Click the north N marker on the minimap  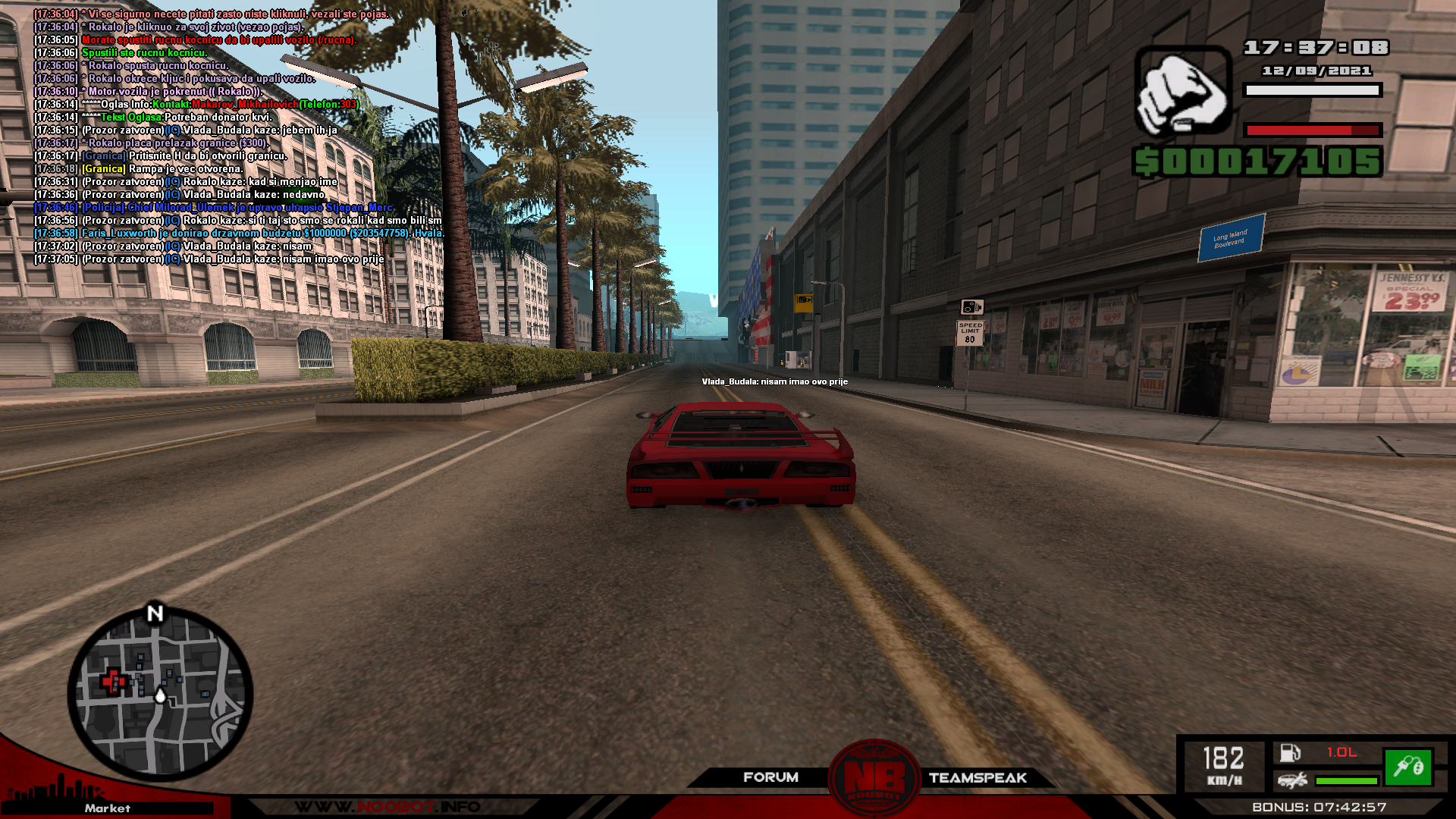click(x=155, y=613)
